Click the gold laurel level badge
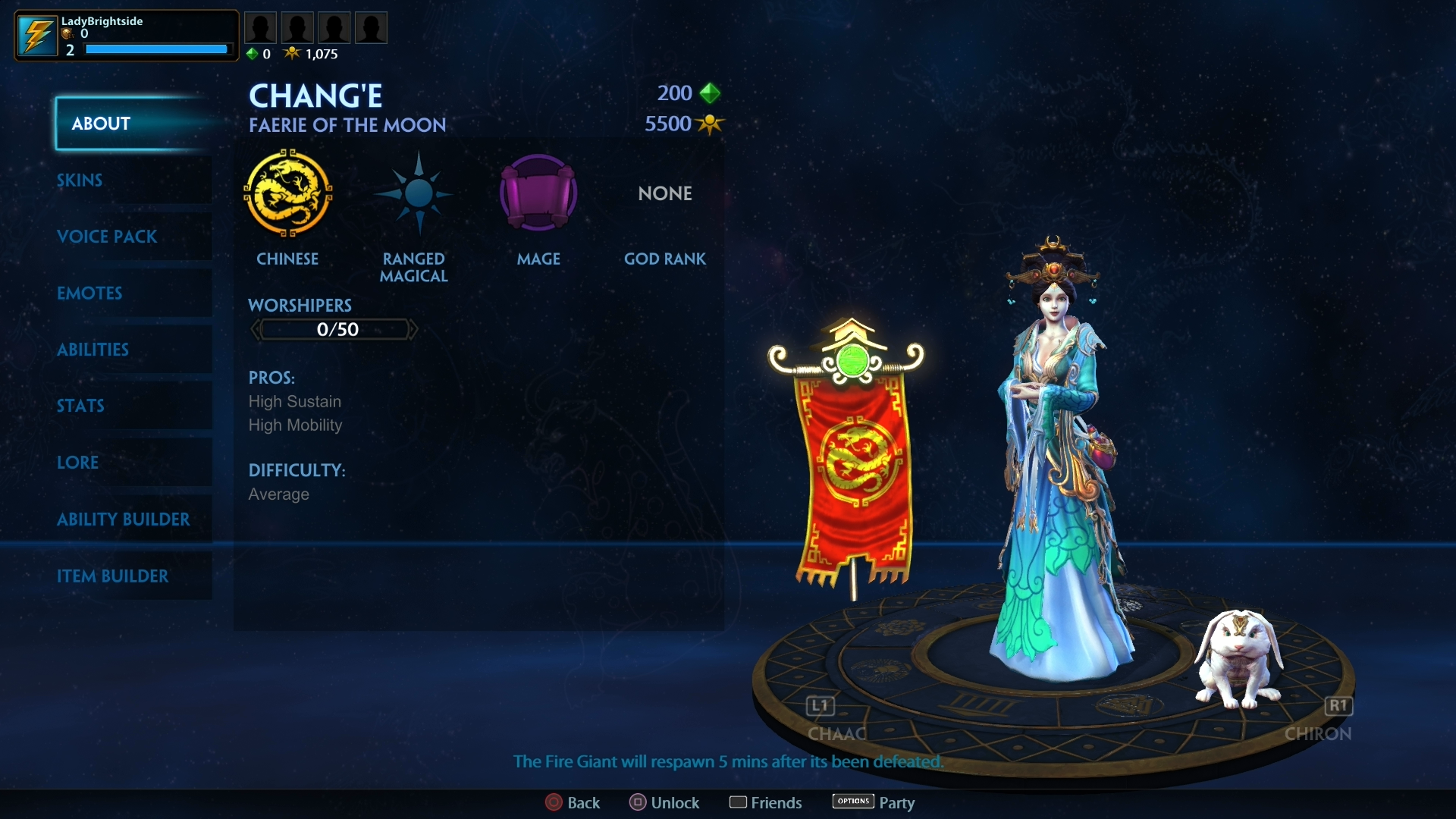This screenshot has width=1456, height=819. coord(66,34)
